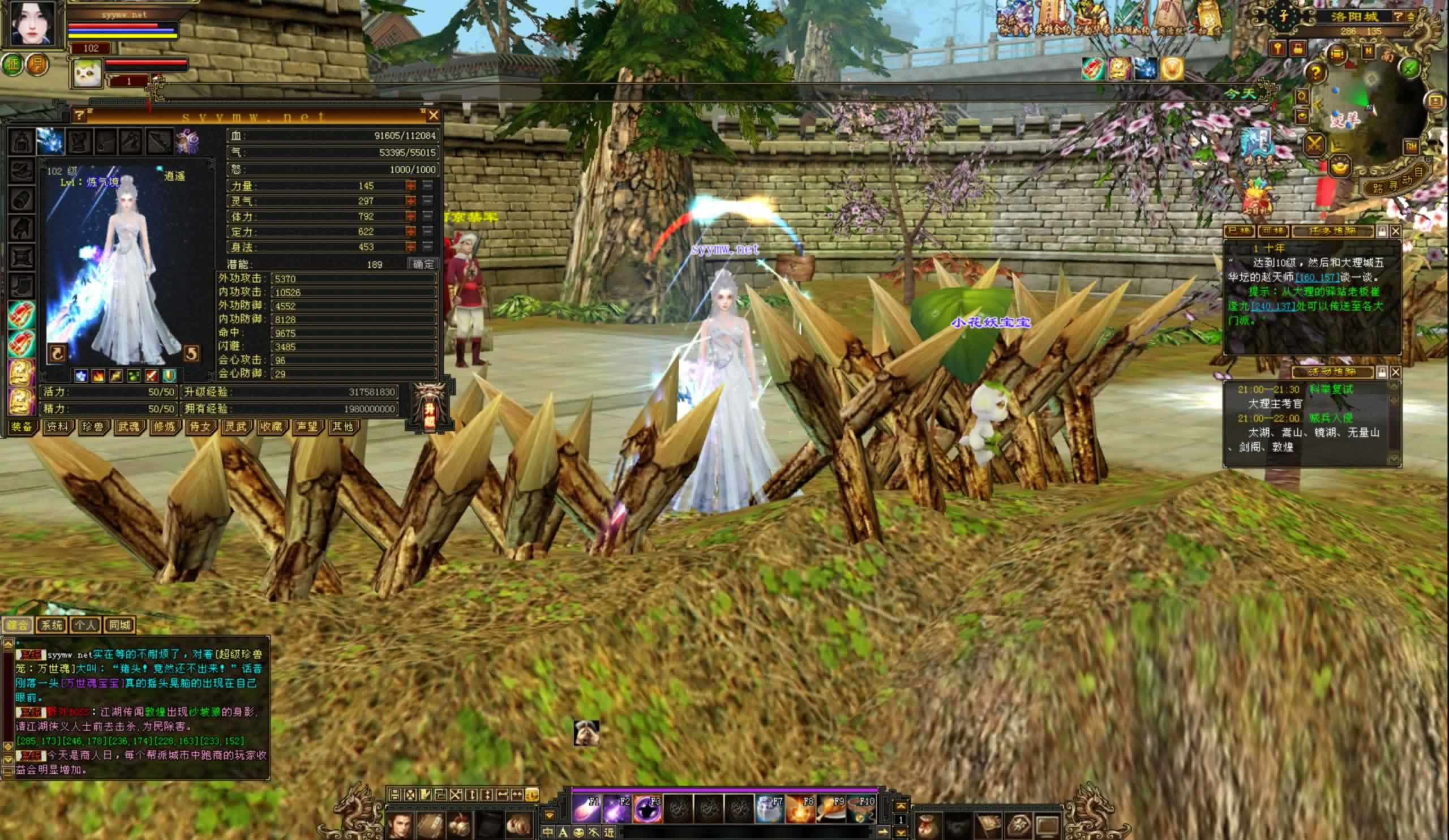Open the 同城 chat channel tab

pyautogui.click(x=119, y=625)
